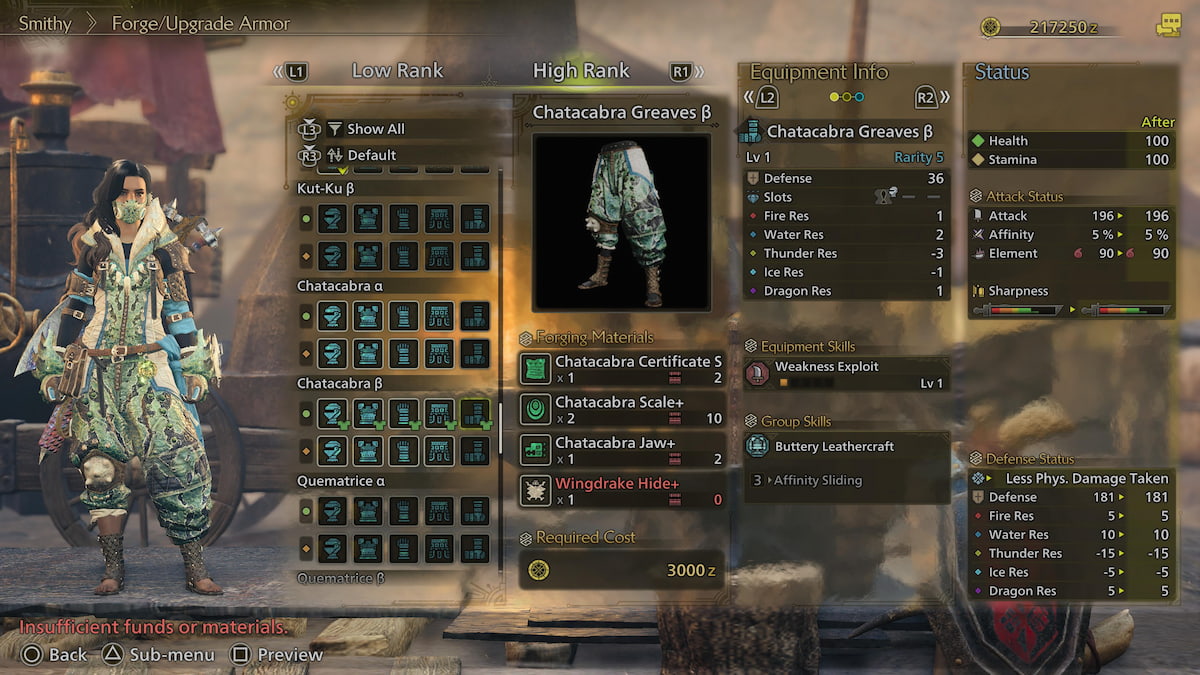
Task: Select the Chatacabra Certificate S material row
Action: tap(622, 369)
